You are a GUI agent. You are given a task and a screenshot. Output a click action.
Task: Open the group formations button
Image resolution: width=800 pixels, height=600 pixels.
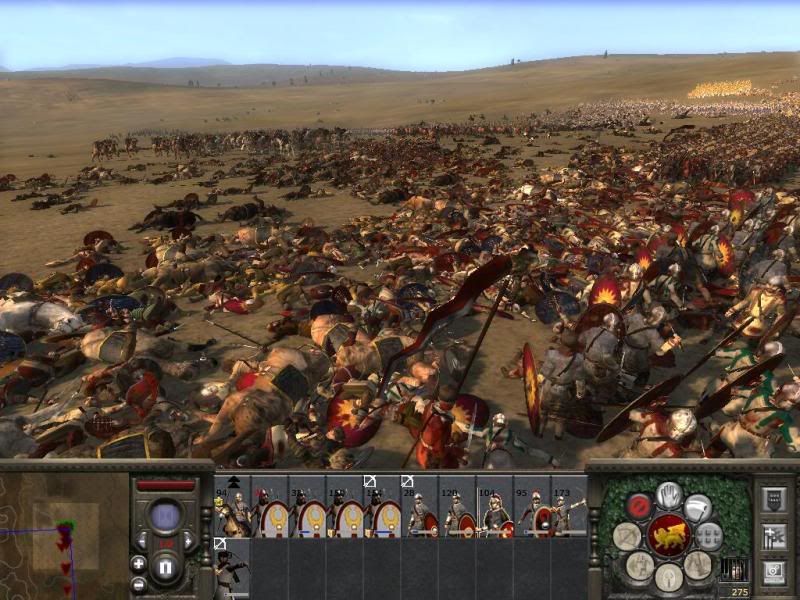click(x=774, y=536)
